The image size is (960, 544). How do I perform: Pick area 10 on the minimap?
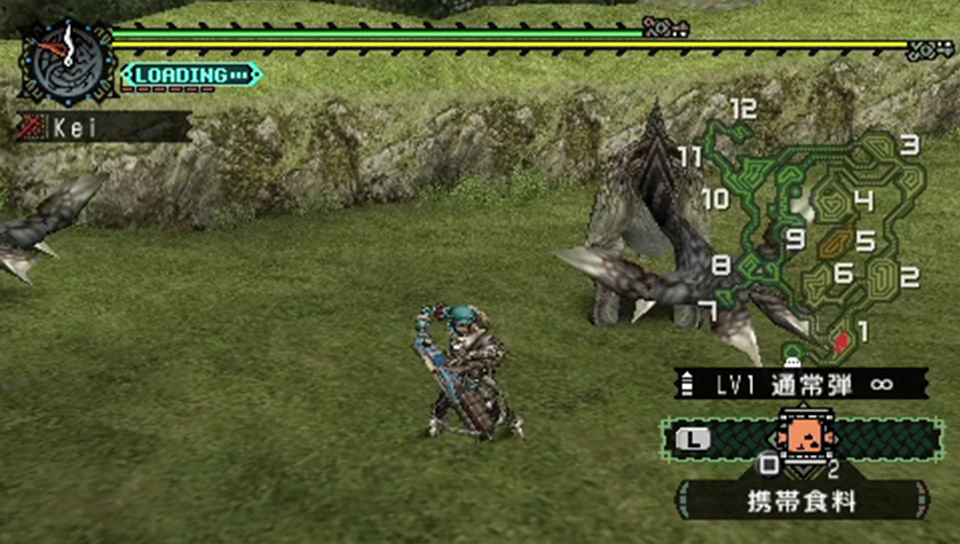coord(716,199)
